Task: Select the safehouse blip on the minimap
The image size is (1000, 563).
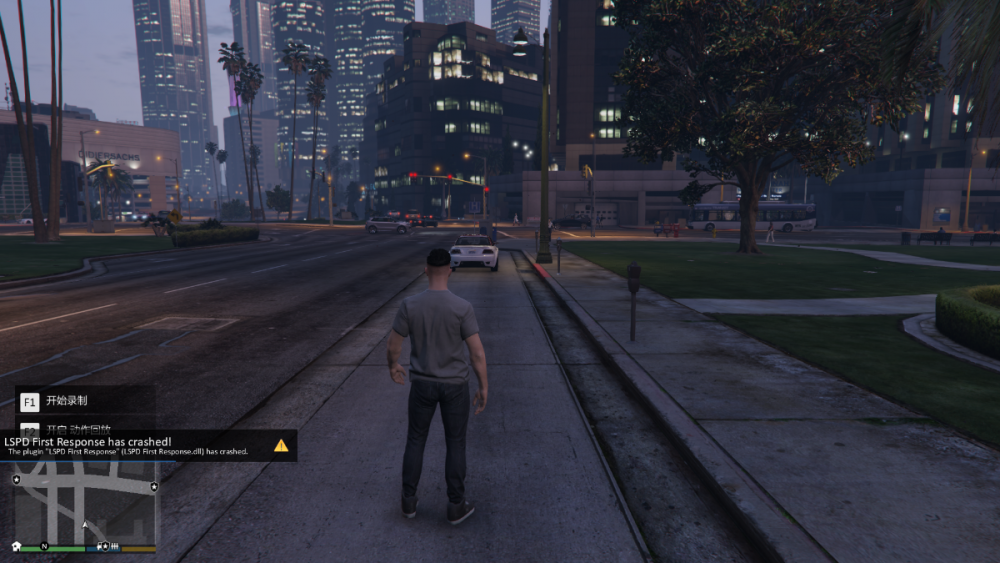Action: point(17,546)
